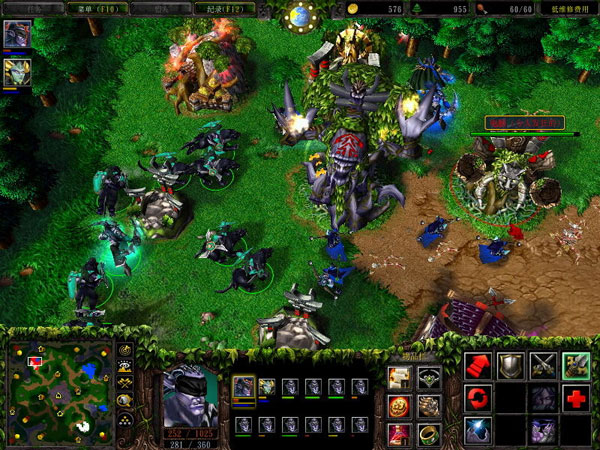This screenshot has height=450, width=600.
Task: Click the Demon Hunter unit portrait
Action: click(x=190, y=396)
